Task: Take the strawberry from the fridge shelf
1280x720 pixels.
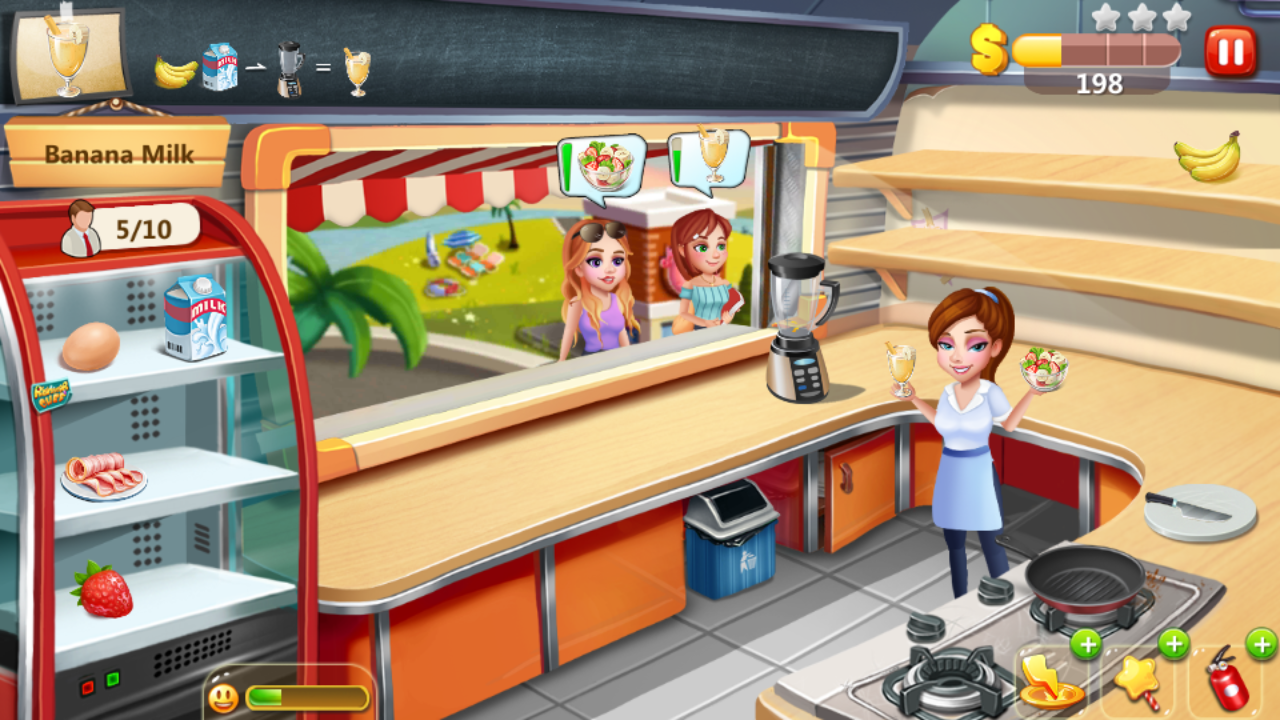Action: [x=103, y=589]
